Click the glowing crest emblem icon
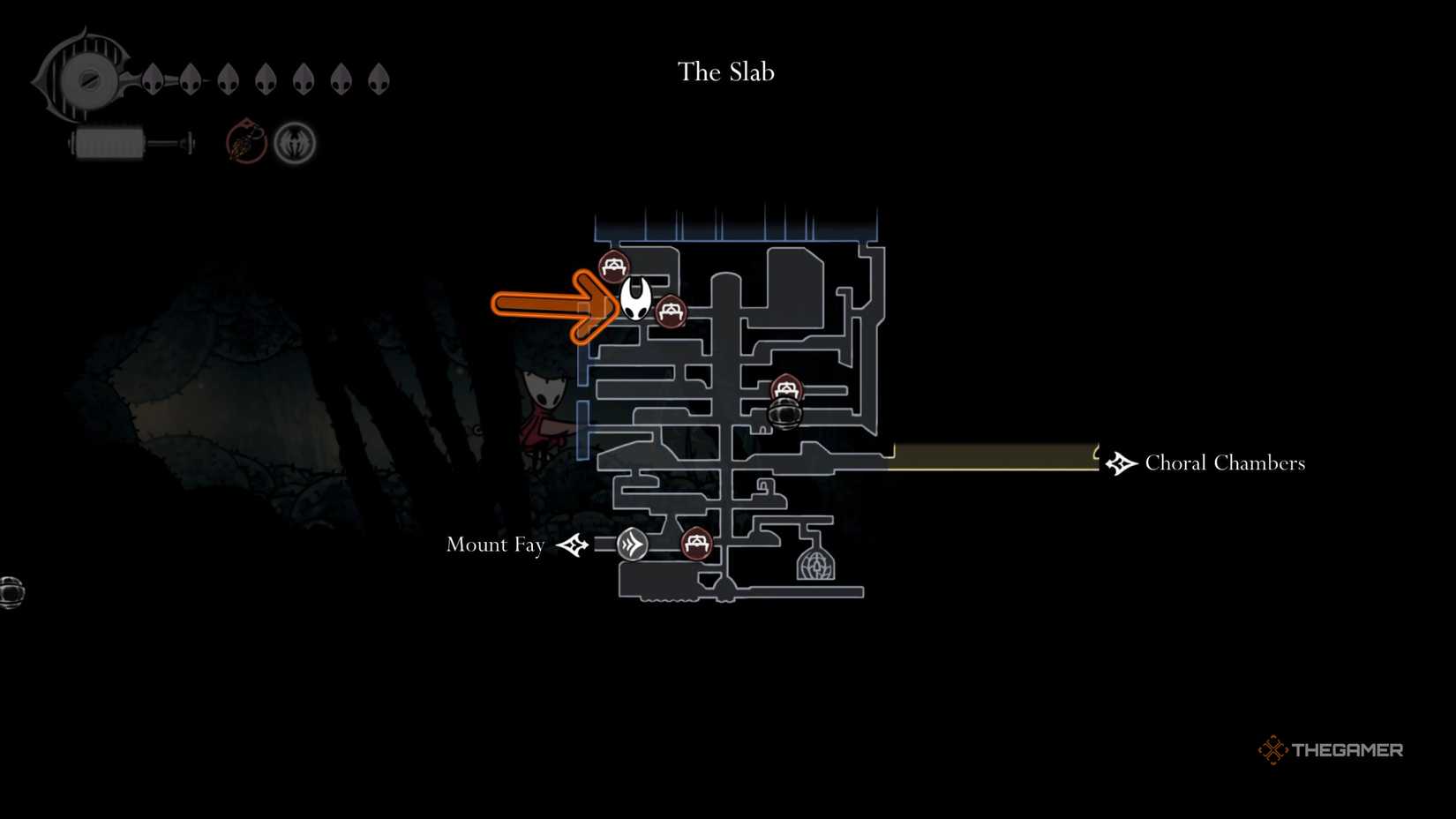1456x819 pixels. tap(296, 142)
